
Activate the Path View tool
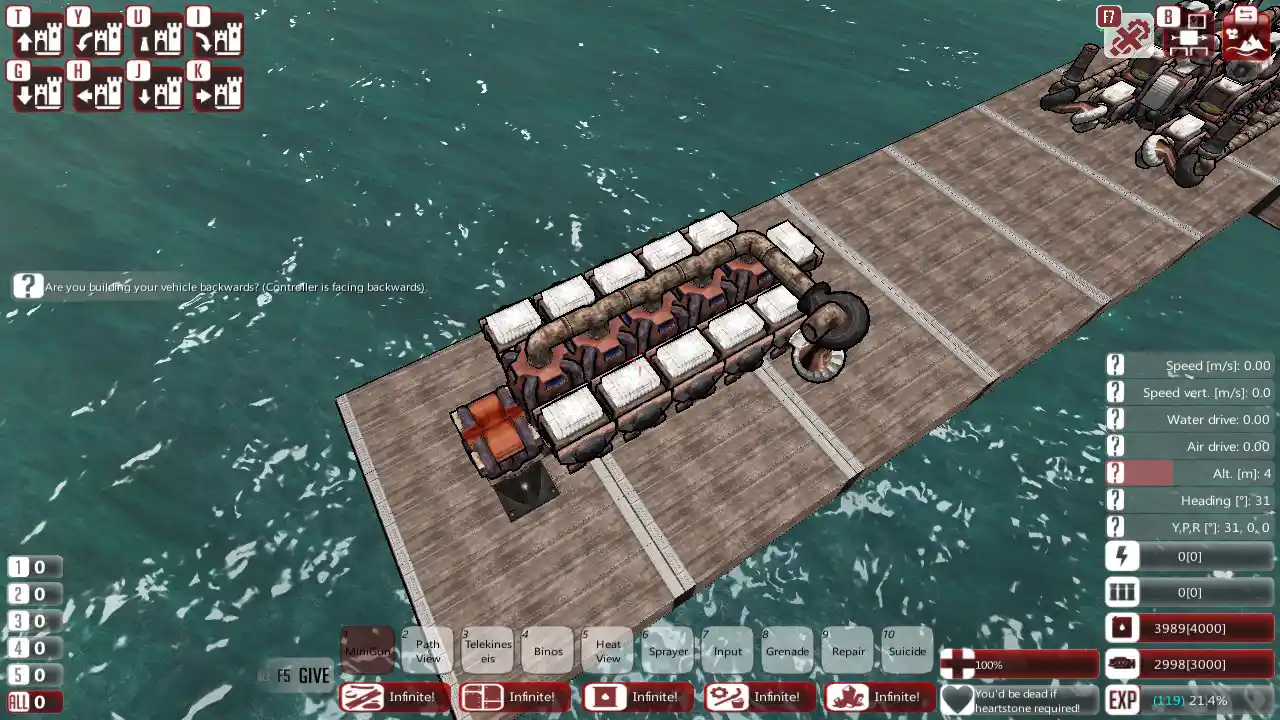pos(428,650)
